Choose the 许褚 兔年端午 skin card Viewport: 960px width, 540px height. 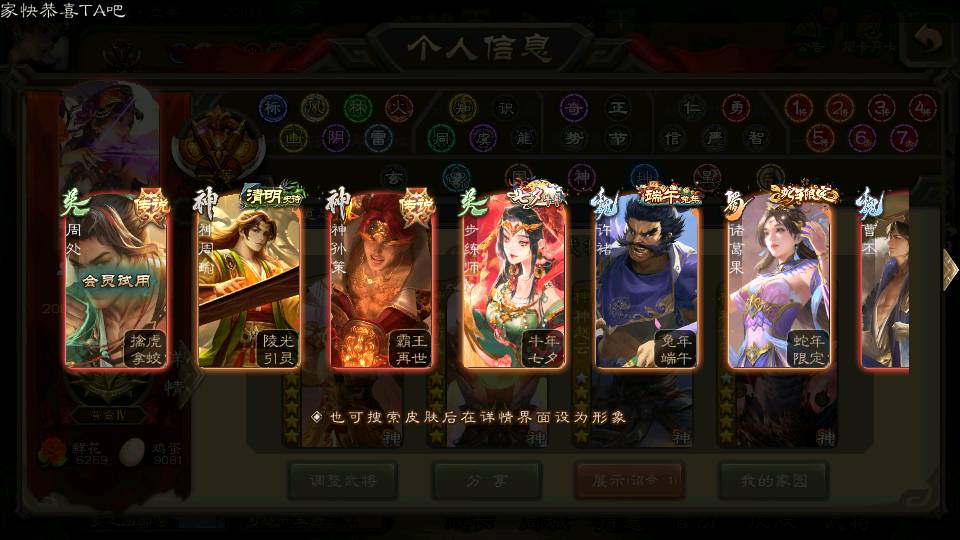point(647,282)
